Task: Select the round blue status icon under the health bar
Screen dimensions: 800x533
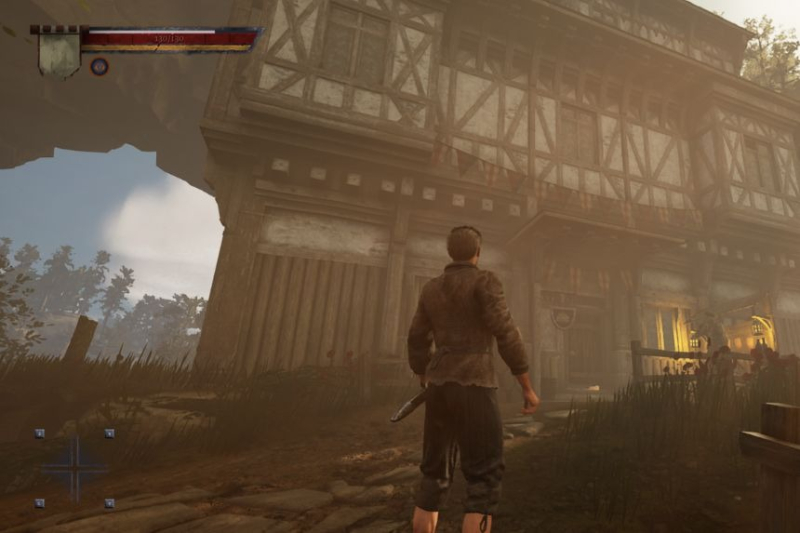Action: click(x=99, y=66)
